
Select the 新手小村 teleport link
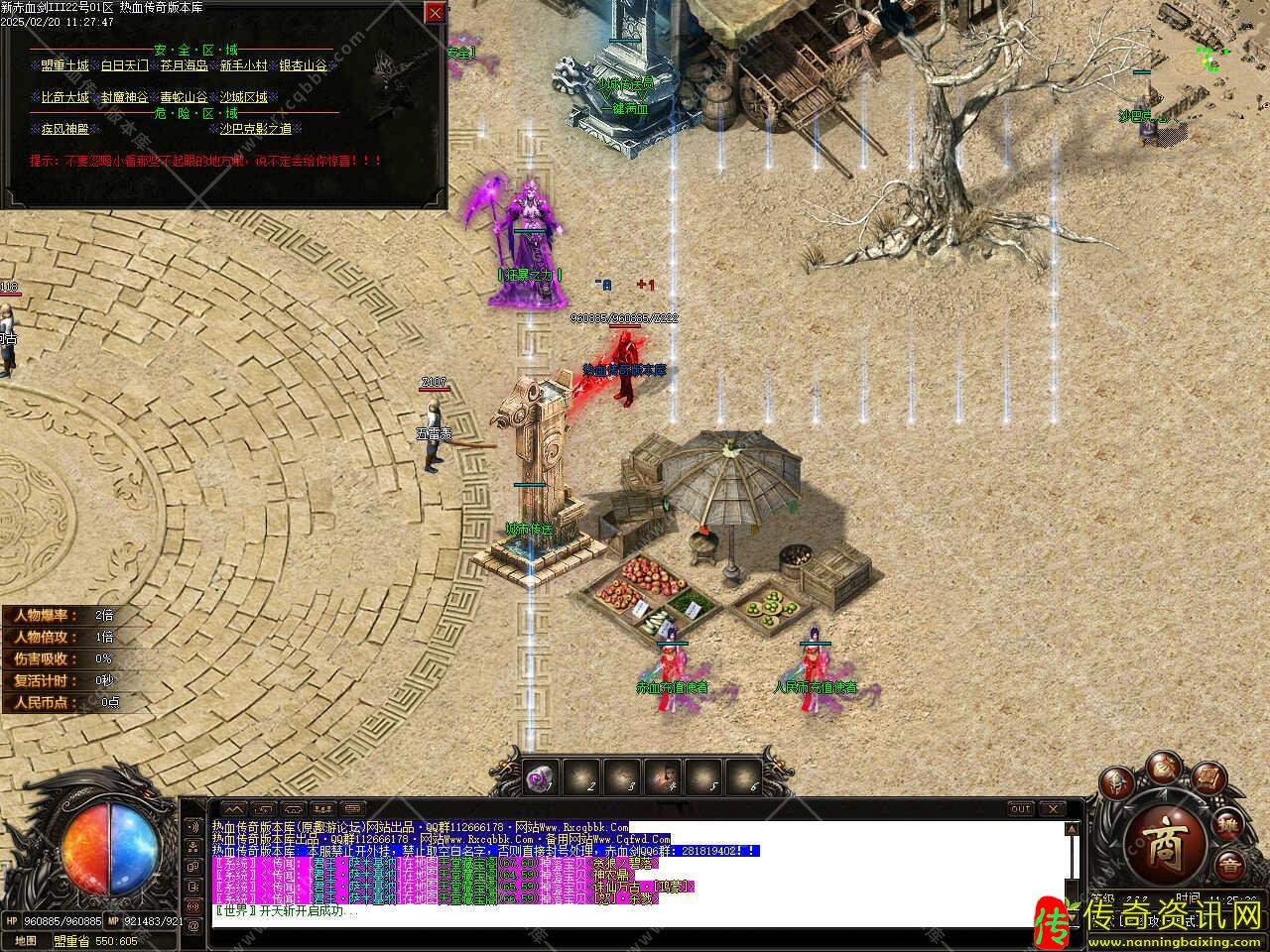(x=244, y=65)
